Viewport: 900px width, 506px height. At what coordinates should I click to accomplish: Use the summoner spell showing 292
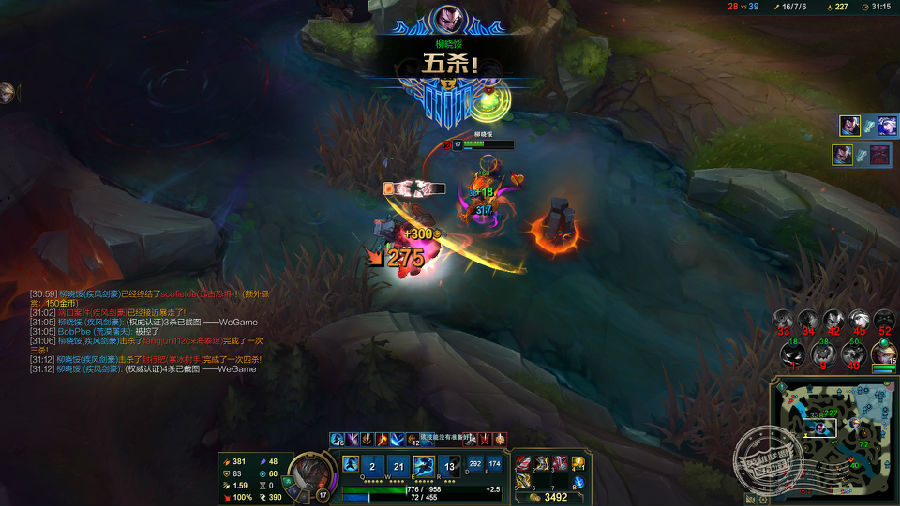475,464
